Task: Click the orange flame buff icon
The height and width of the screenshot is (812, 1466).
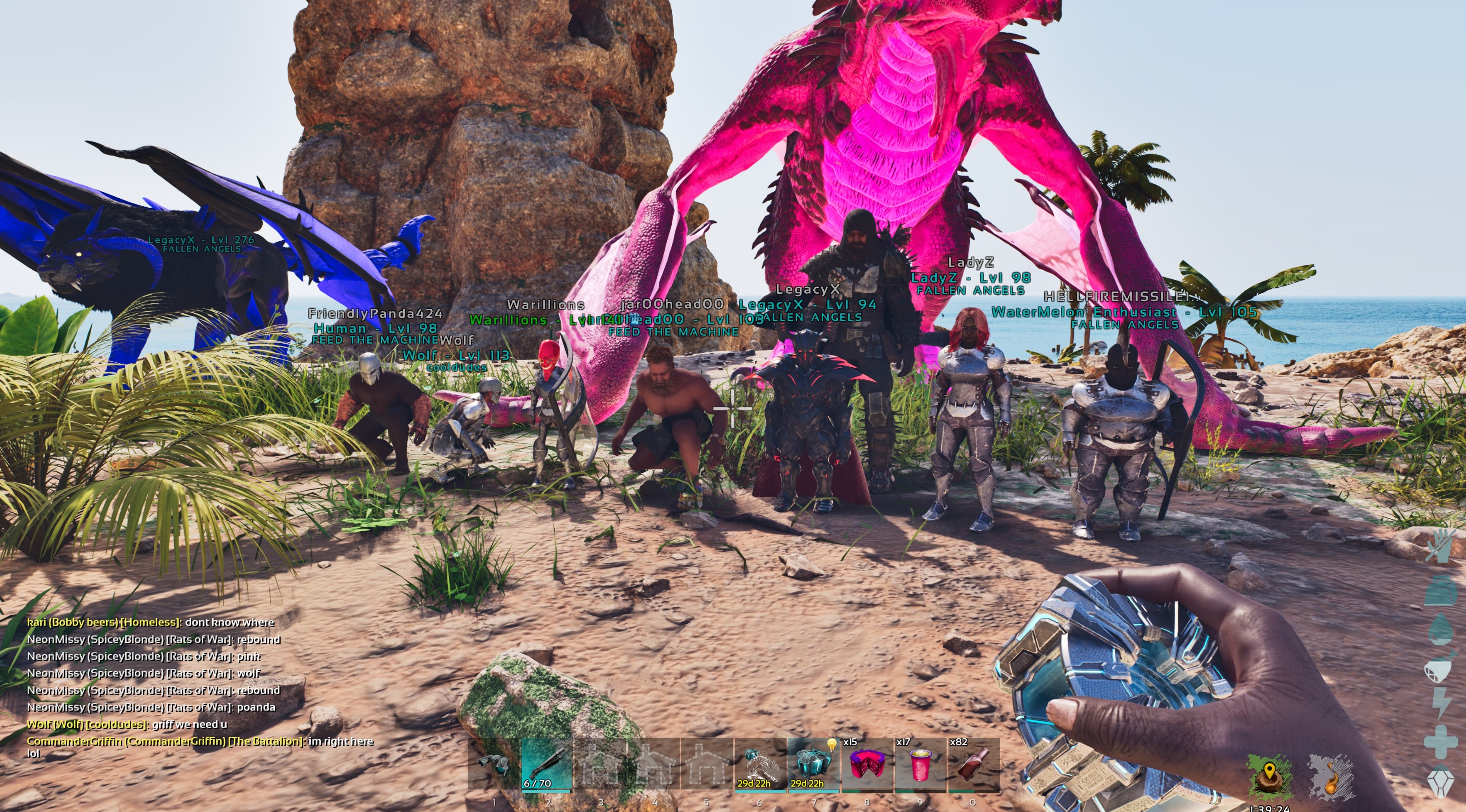Action: (x=1330, y=775)
